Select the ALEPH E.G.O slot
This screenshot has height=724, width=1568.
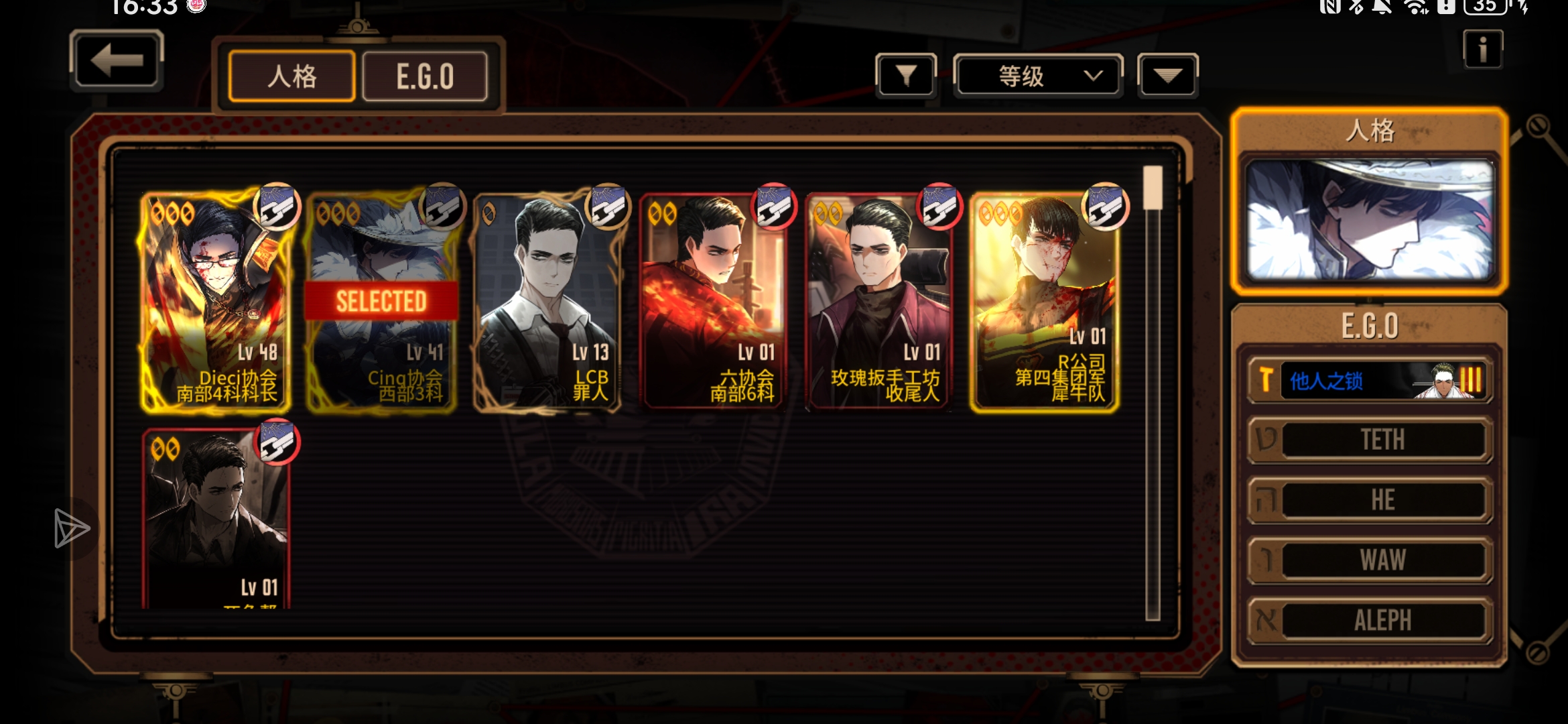coord(1370,620)
